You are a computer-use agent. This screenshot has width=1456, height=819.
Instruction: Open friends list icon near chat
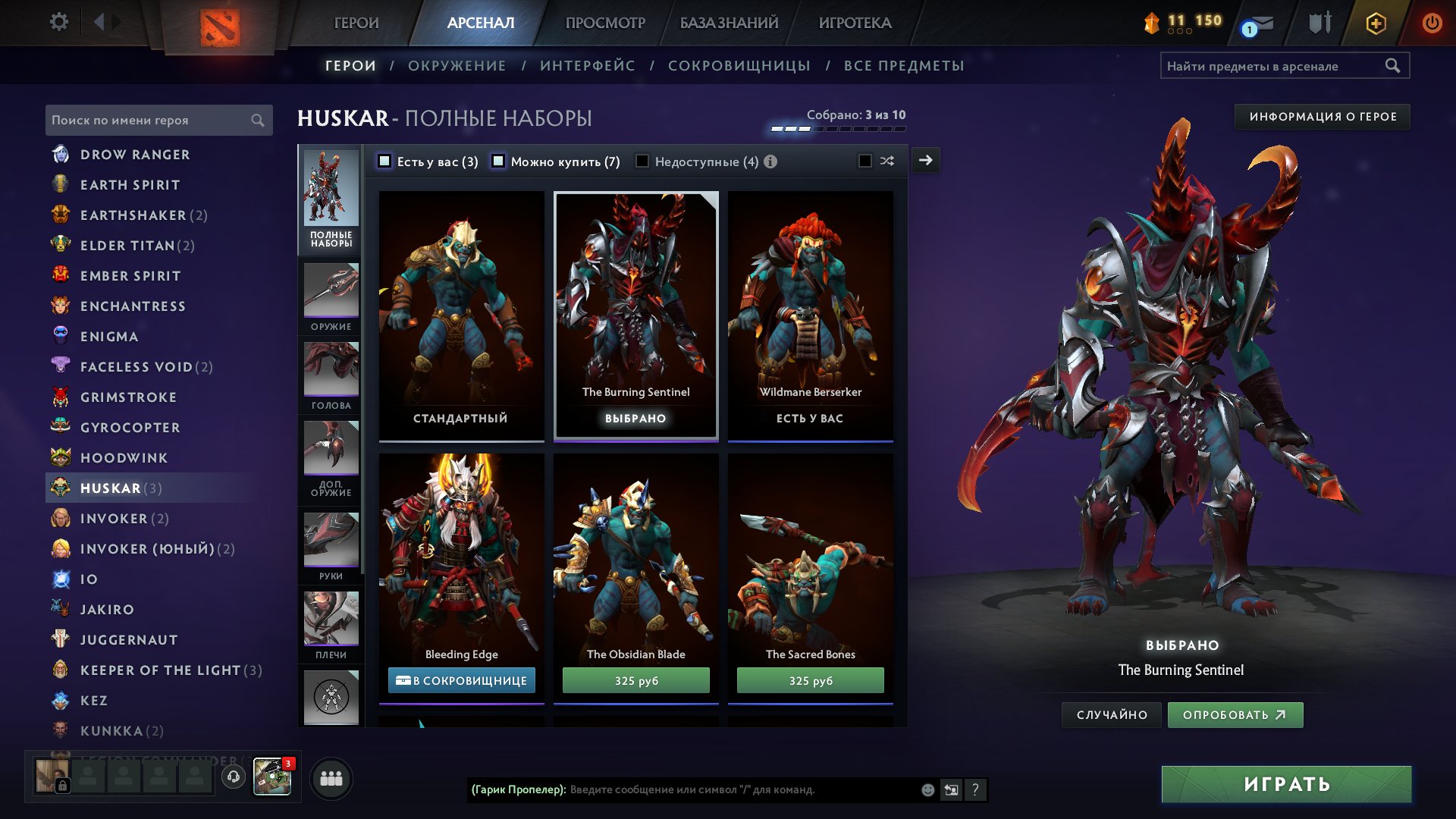click(331, 778)
